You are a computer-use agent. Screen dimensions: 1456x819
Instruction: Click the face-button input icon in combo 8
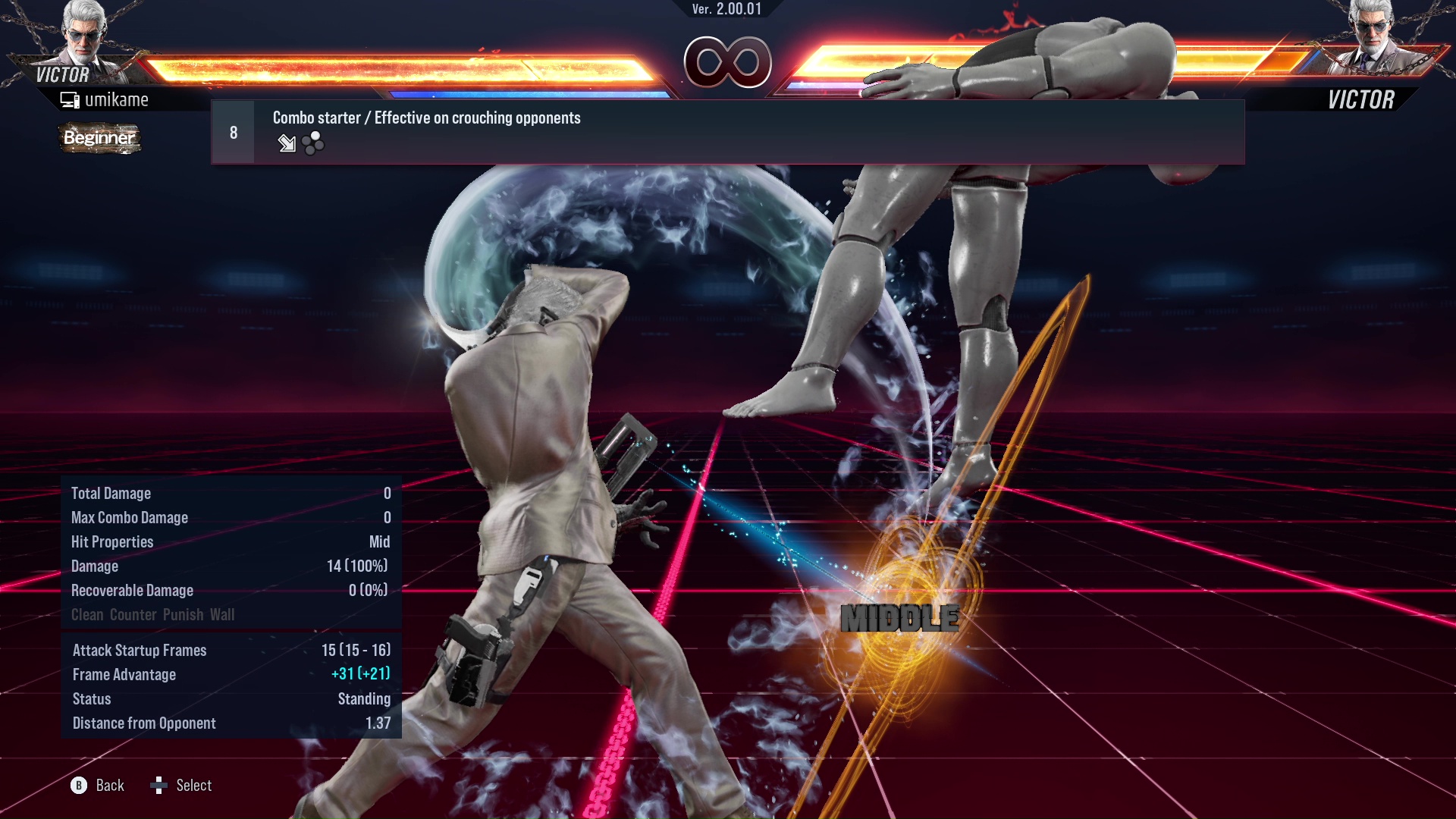(x=311, y=143)
